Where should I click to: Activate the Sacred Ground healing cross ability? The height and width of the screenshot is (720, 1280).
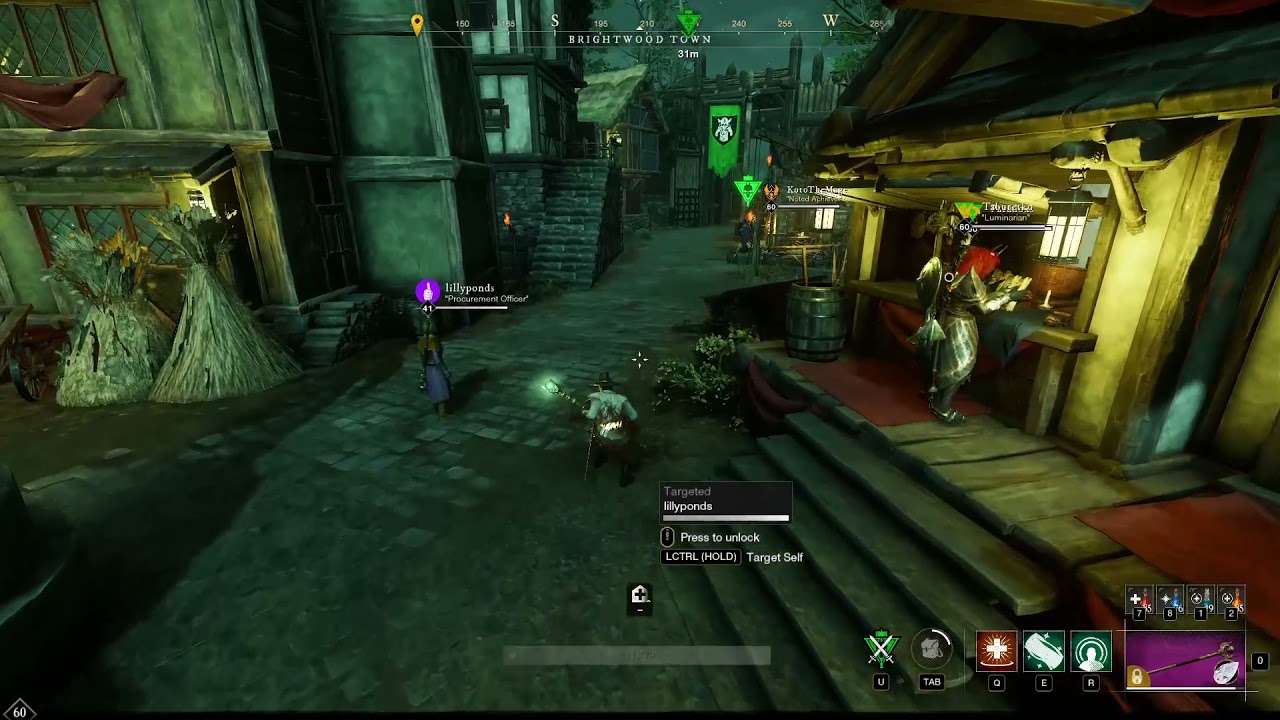[996, 651]
